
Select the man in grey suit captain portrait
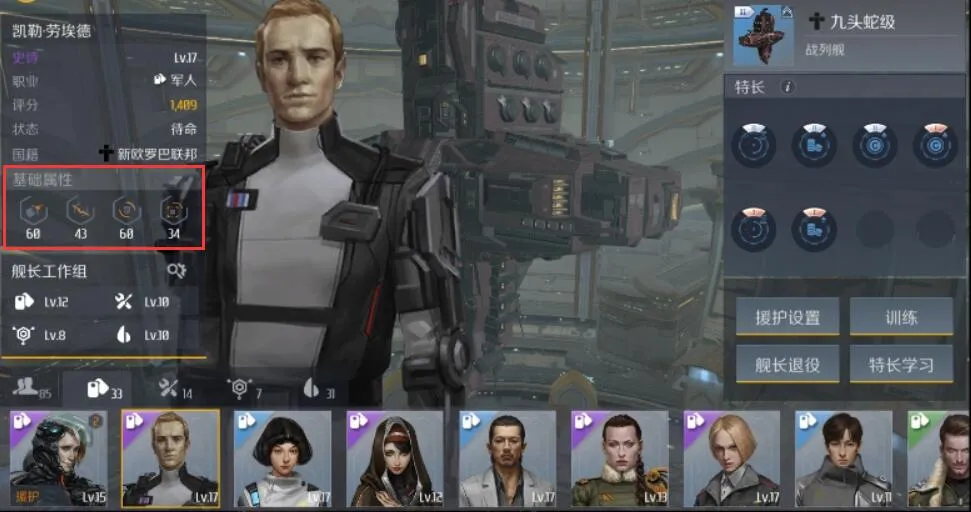[x=508, y=458]
